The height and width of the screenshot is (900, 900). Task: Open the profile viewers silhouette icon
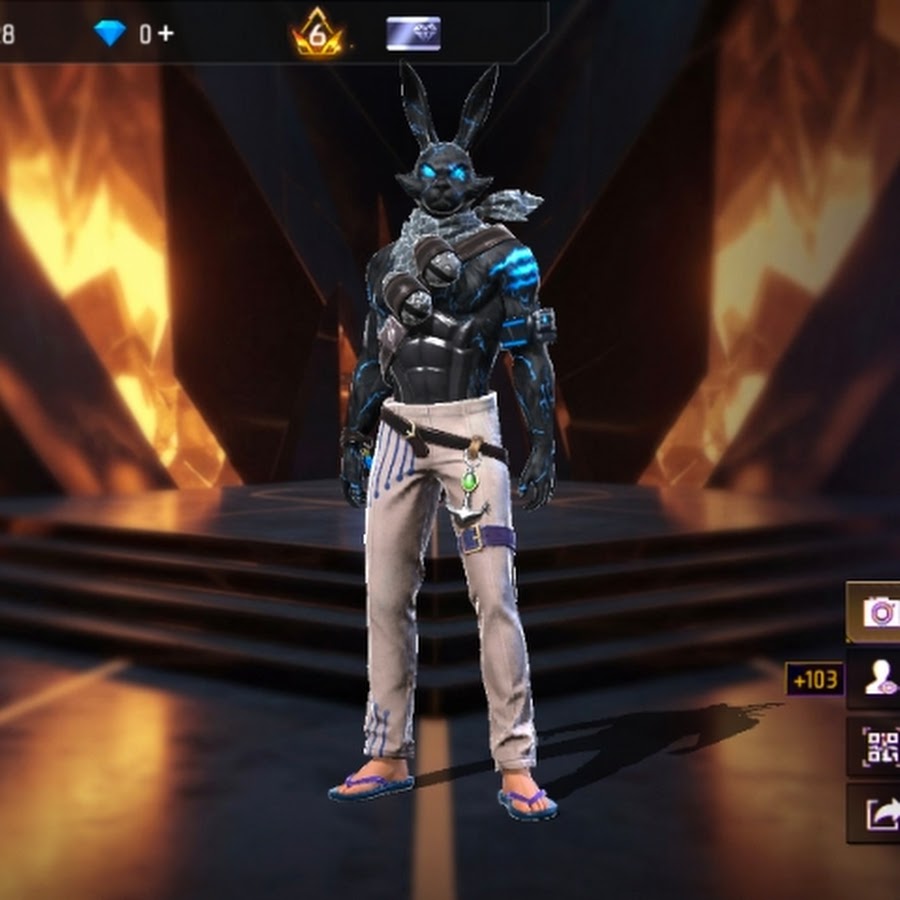click(x=878, y=680)
